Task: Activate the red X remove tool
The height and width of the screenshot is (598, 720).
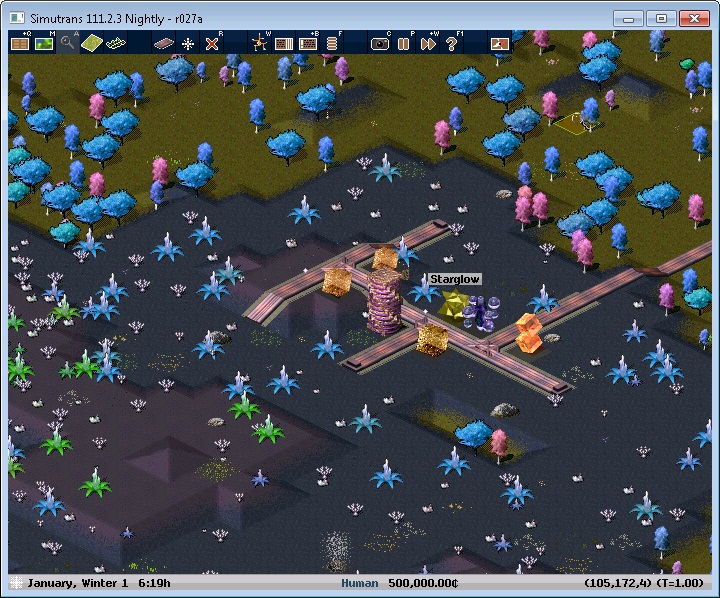Action: tap(212, 43)
